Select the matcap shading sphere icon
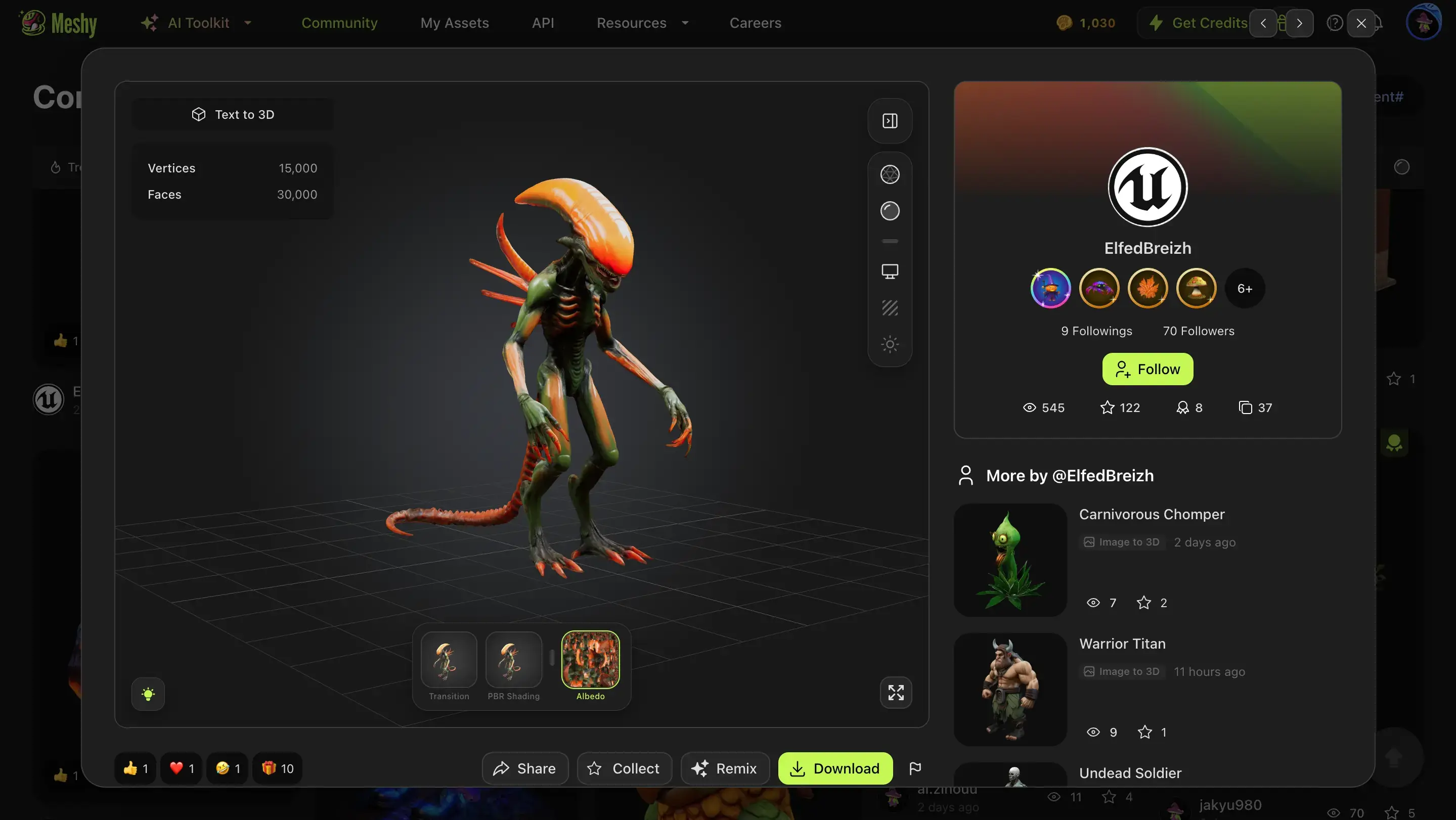The width and height of the screenshot is (1456, 820). [890, 211]
